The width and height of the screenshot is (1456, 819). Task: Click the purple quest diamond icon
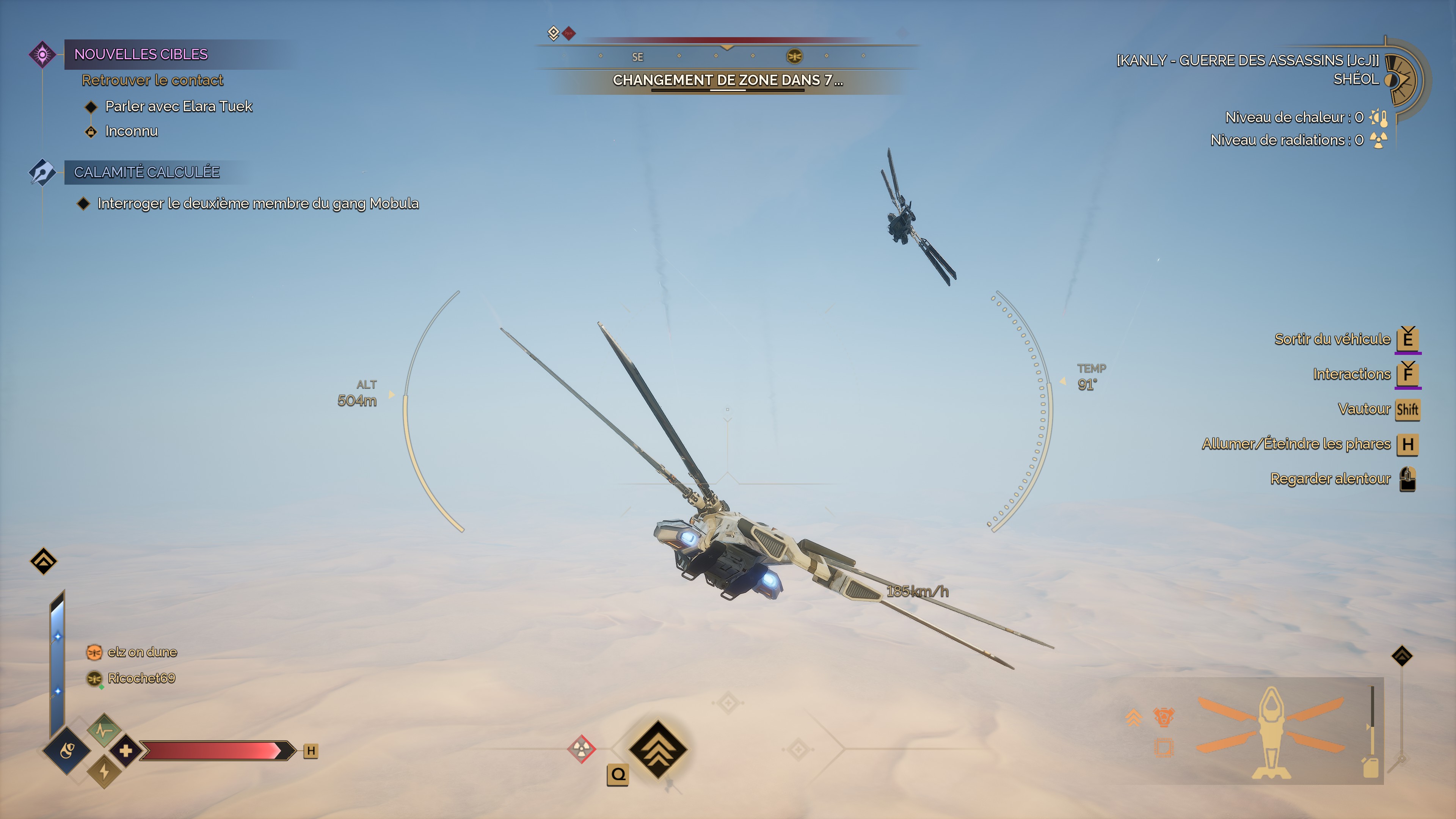[x=42, y=54]
